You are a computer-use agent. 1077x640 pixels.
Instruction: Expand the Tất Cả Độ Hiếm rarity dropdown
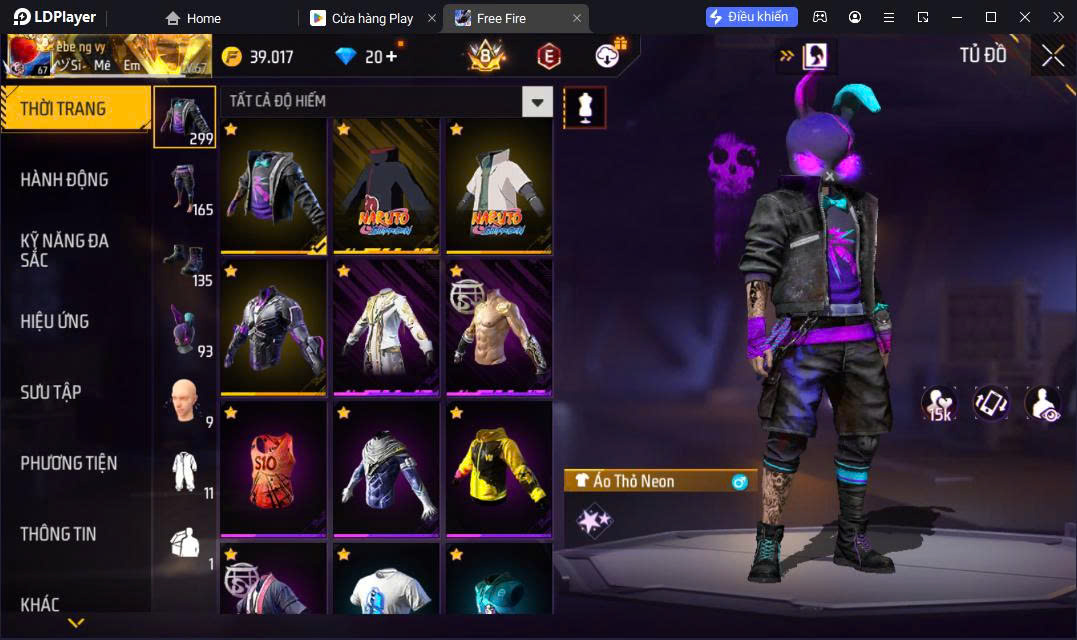(x=538, y=101)
